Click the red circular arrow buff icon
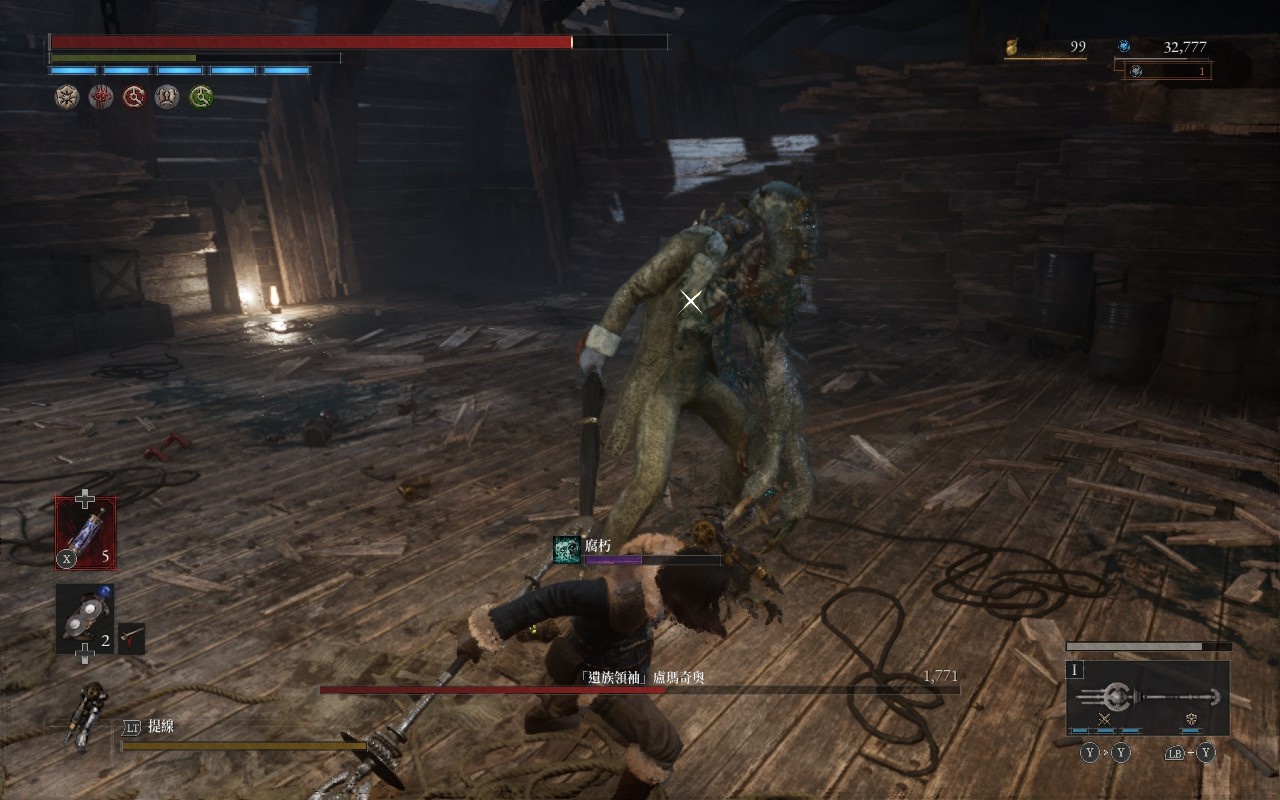Viewport: 1280px width, 800px height. coord(134,96)
